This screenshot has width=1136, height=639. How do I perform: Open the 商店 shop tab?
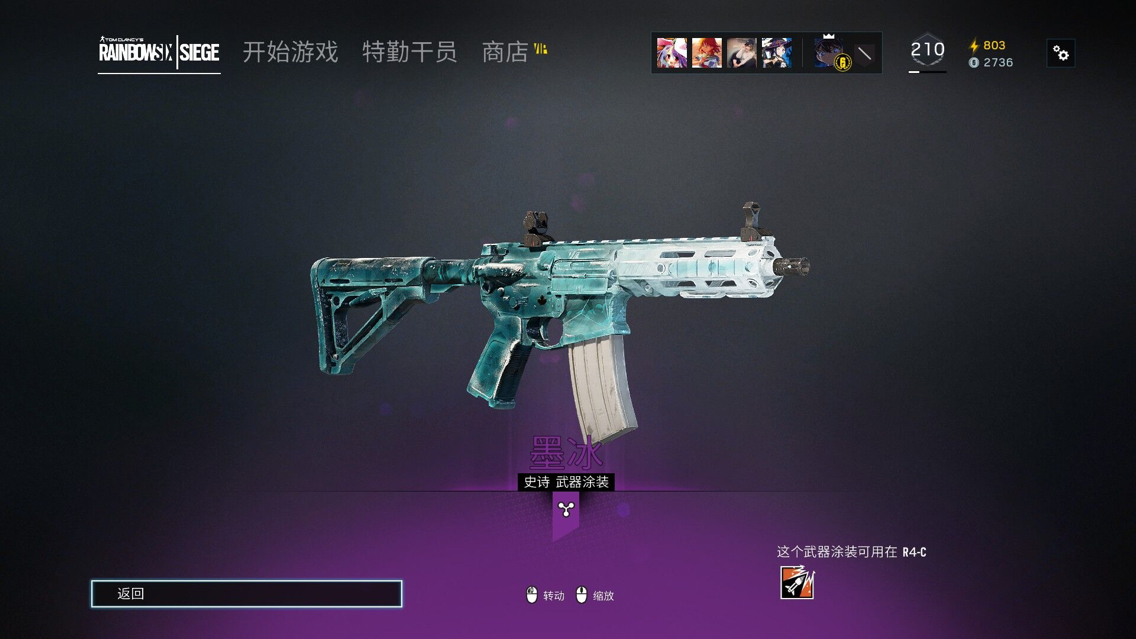tap(505, 52)
